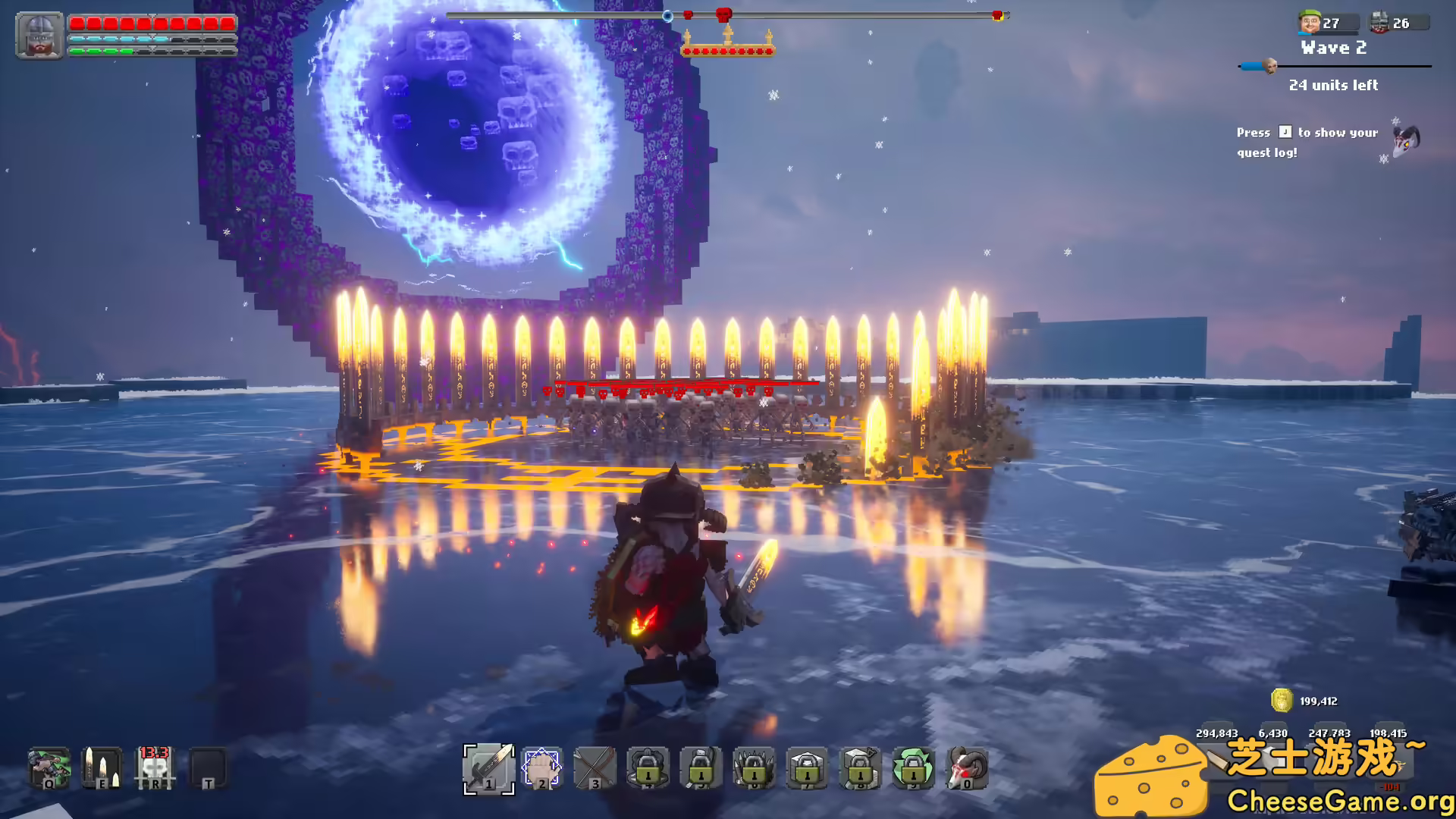The image size is (1456, 819).
Task: Equip the bow in hotbar slot 3
Action: click(596, 770)
